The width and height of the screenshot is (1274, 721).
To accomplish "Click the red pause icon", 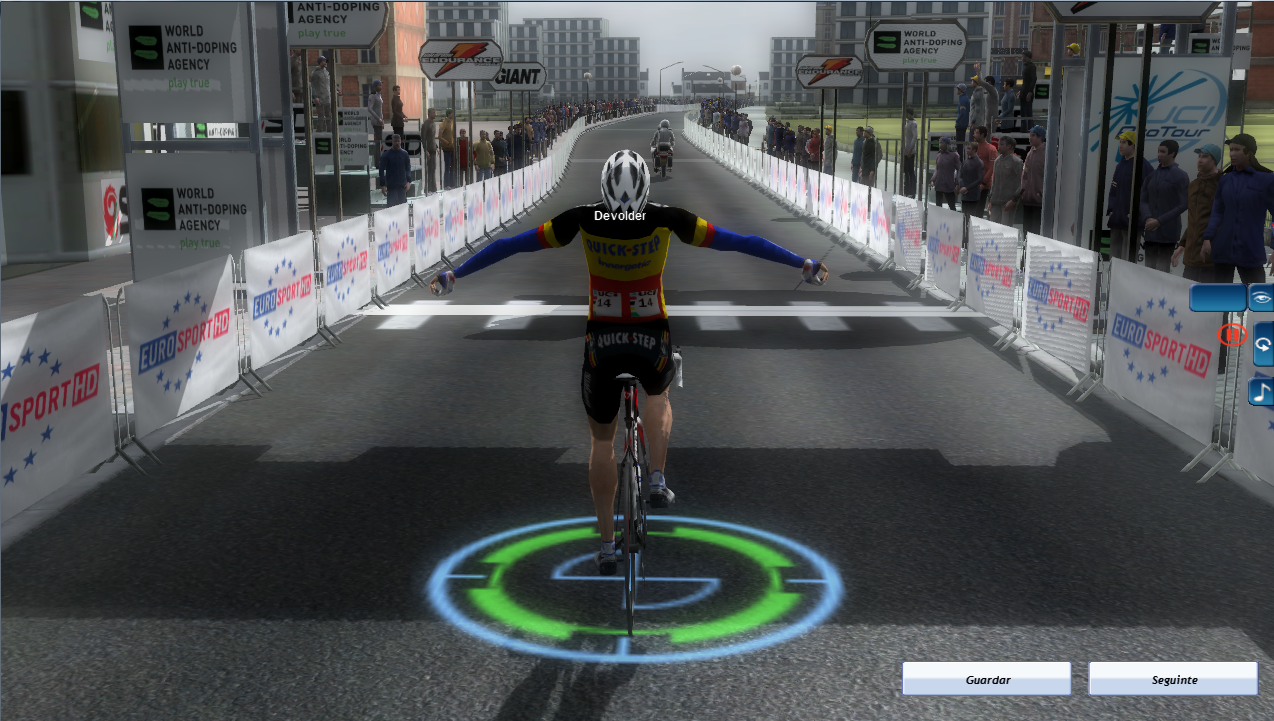I will pos(1233,335).
